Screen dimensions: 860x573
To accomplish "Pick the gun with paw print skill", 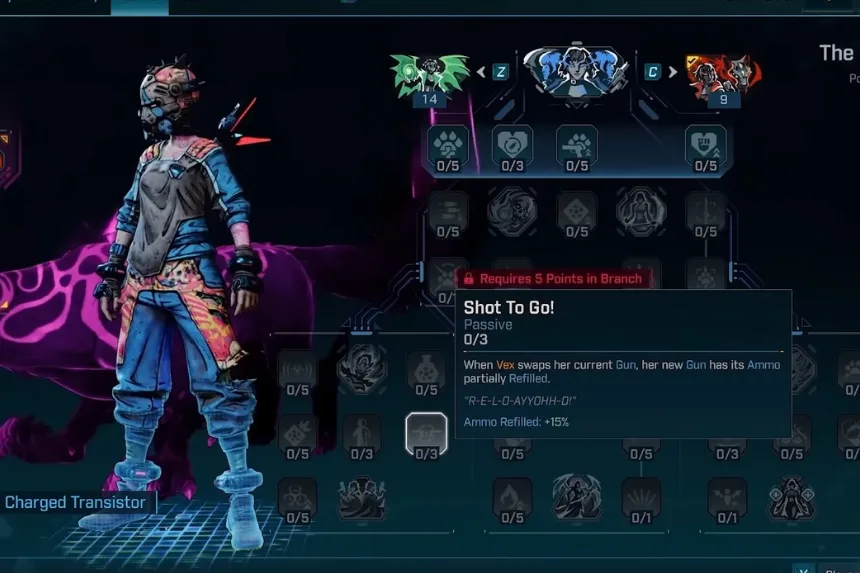I will point(577,145).
